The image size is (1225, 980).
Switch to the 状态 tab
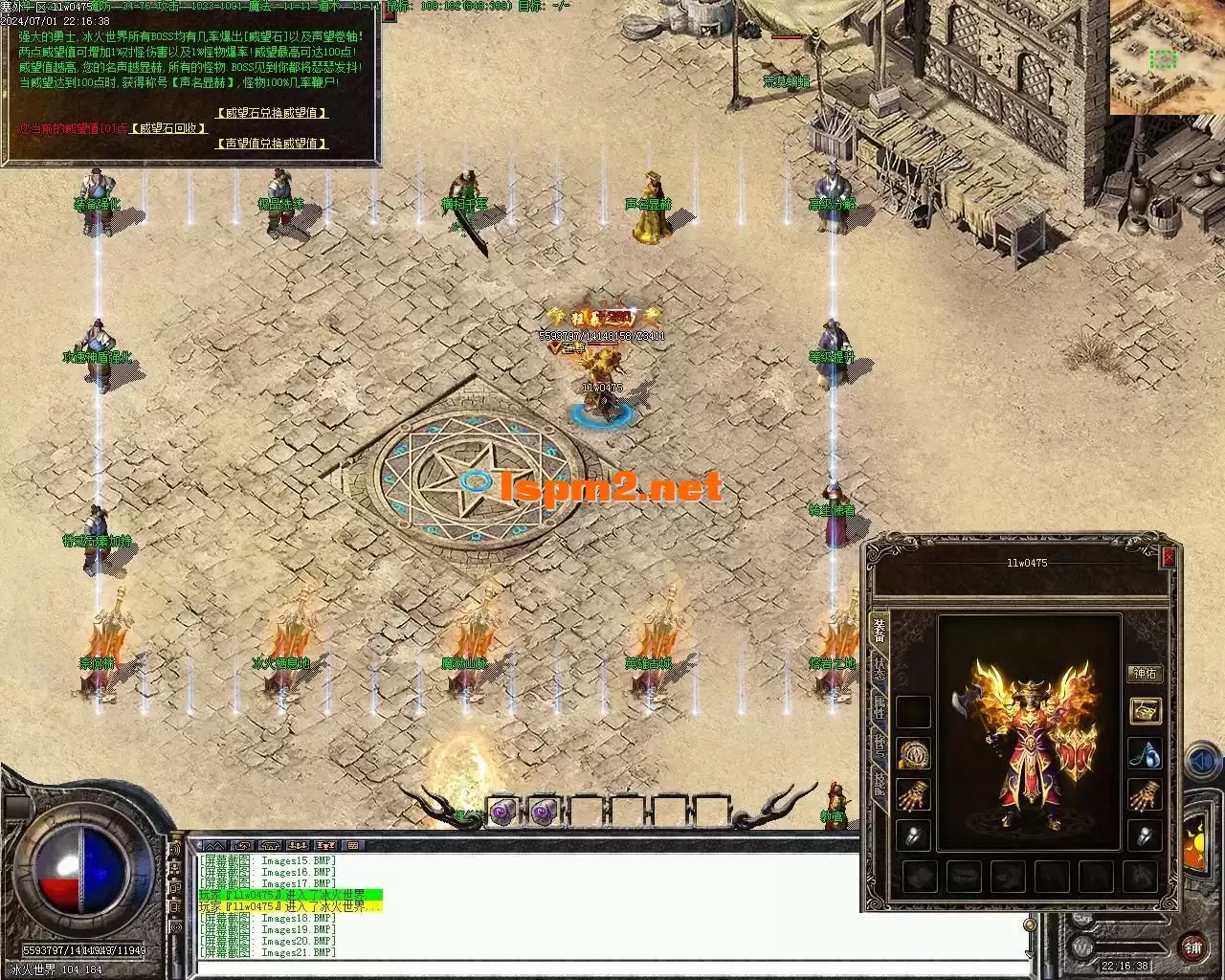[x=880, y=668]
